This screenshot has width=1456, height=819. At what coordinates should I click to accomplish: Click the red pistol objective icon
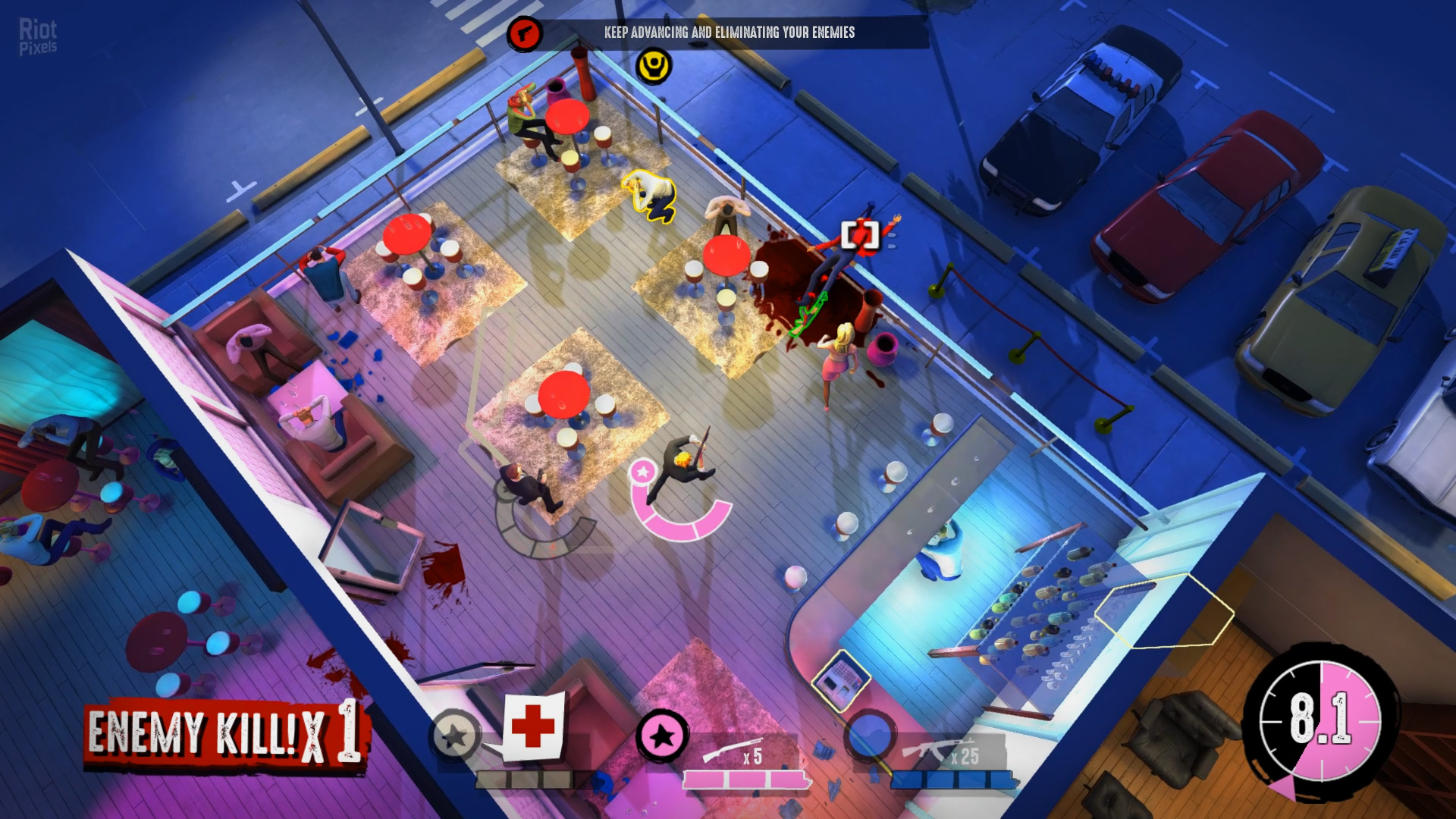point(524,33)
